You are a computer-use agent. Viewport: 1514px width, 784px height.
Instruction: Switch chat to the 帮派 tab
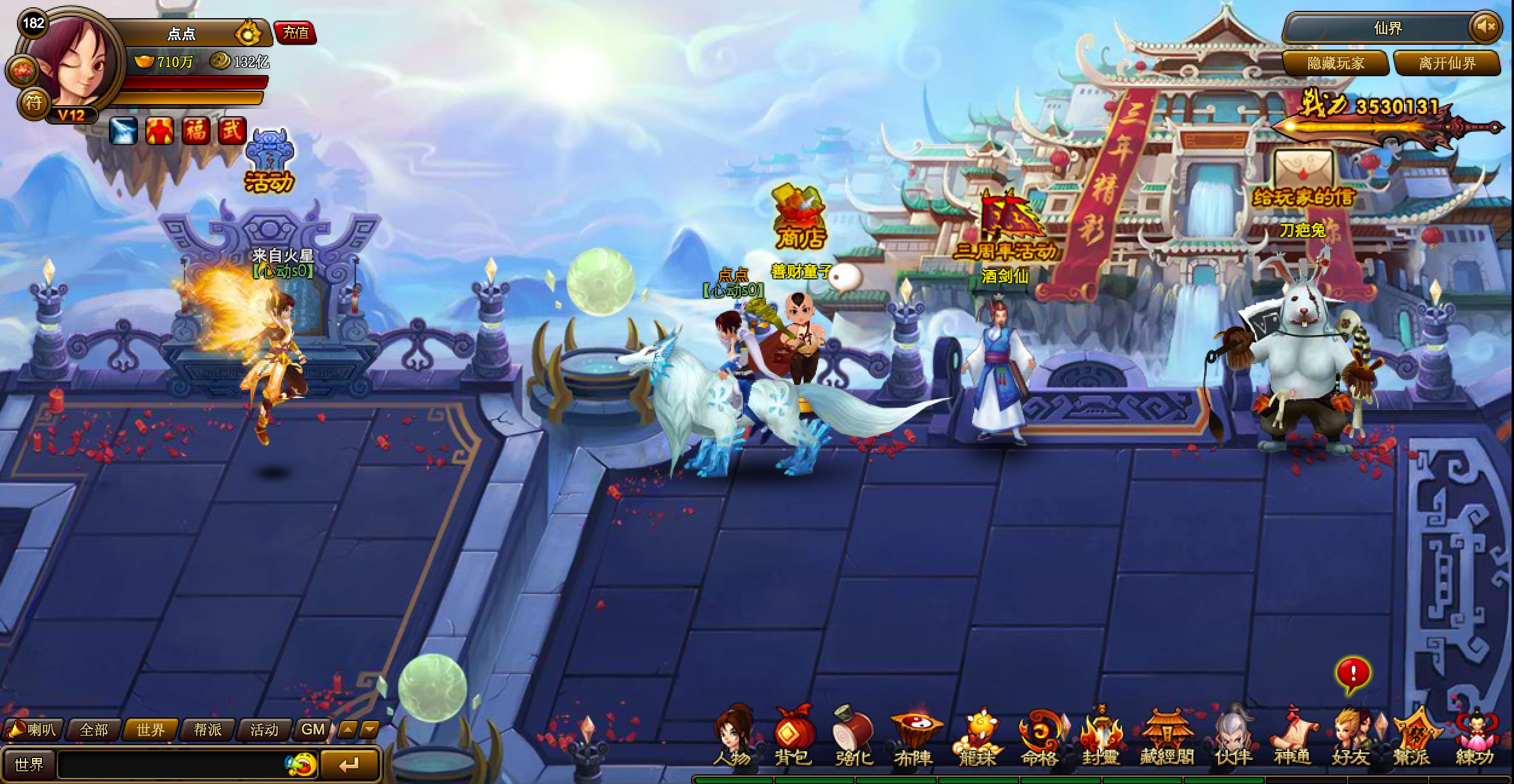(x=208, y=730)
